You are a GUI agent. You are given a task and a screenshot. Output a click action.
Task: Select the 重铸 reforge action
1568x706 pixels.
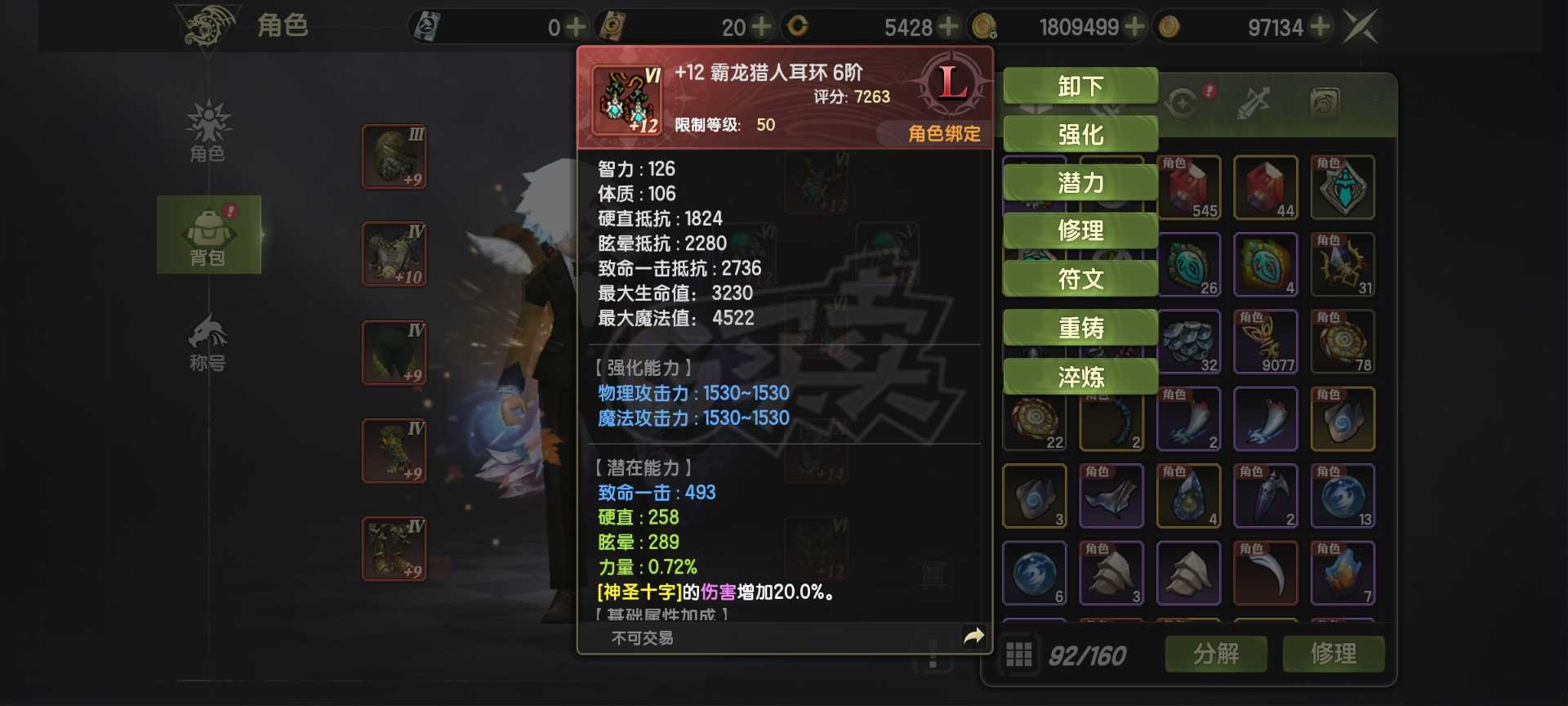click(x=1080, y=328)
